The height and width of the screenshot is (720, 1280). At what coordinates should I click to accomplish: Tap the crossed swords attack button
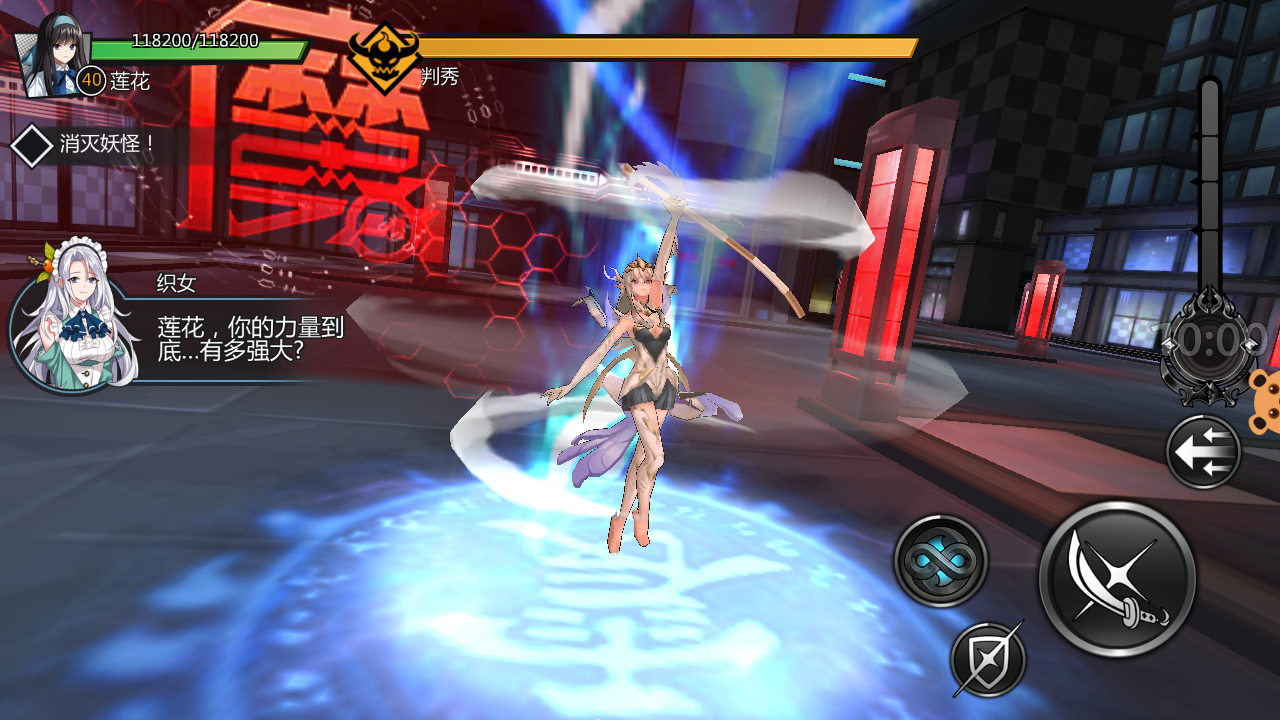point(1117,579)
